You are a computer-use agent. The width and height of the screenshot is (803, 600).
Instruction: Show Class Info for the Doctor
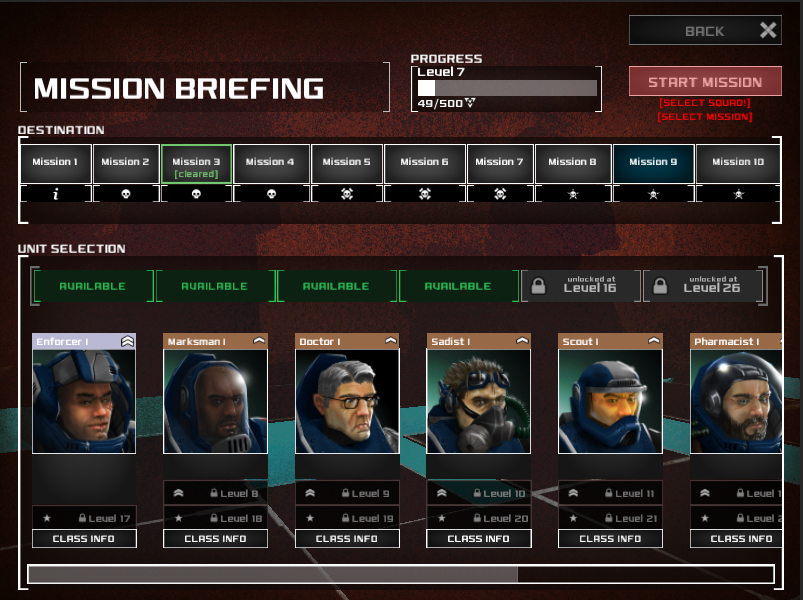[x=347, y=539]
